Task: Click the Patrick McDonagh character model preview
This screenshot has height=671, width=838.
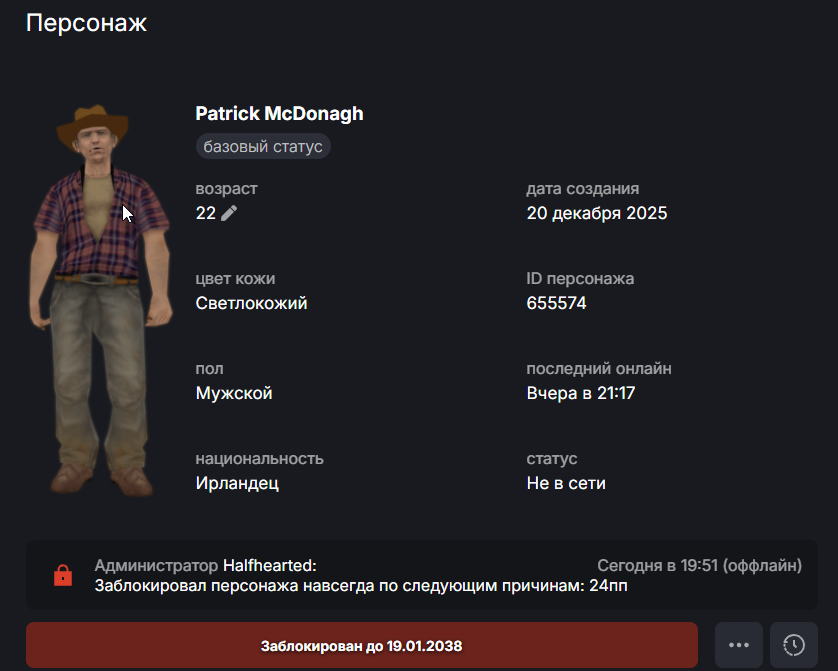Action: point(101,298)
